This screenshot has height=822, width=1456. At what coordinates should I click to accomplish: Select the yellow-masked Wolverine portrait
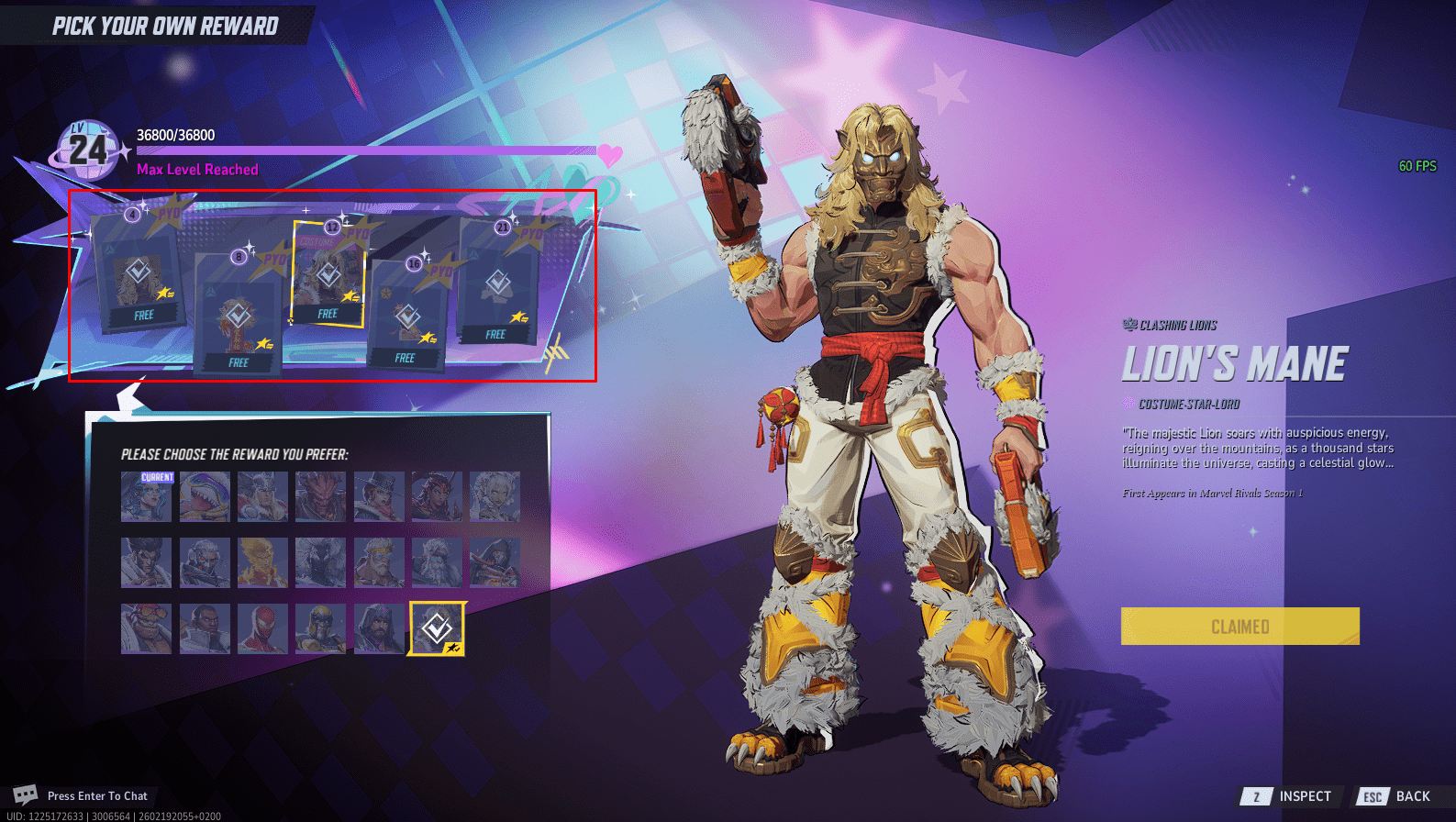pos(320,628)
